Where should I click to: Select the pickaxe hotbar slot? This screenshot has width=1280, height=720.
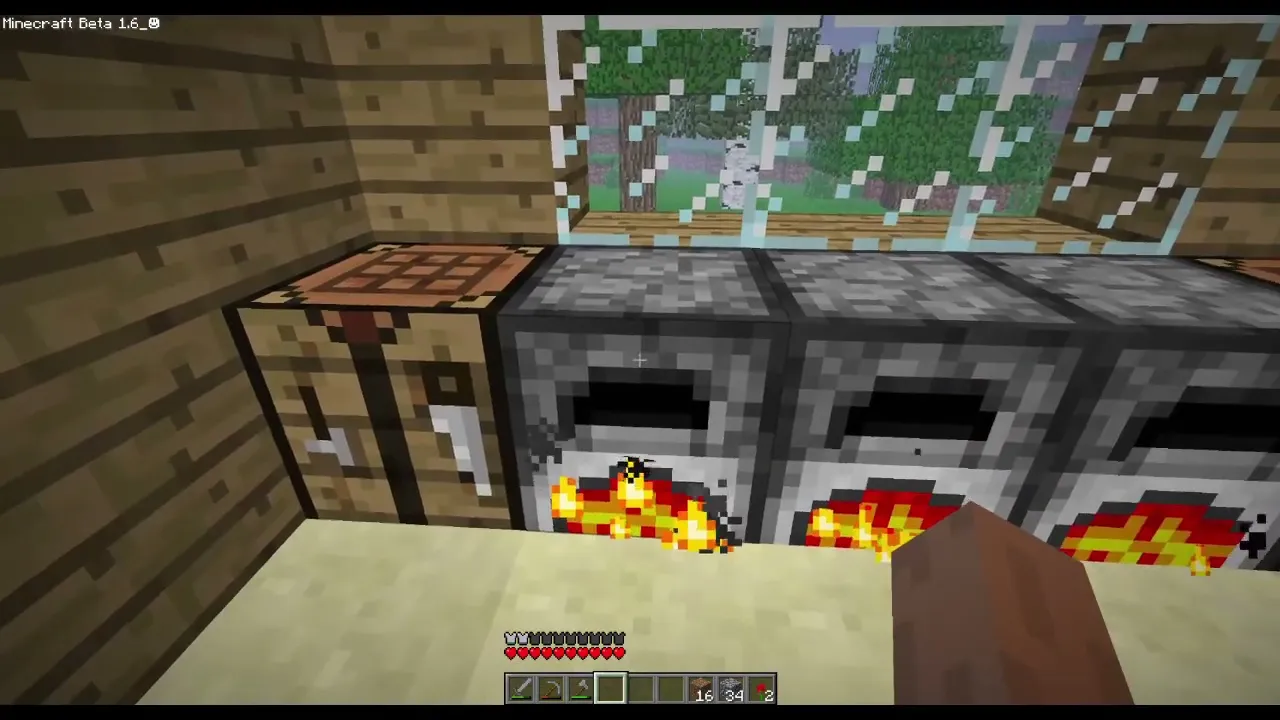550,689
